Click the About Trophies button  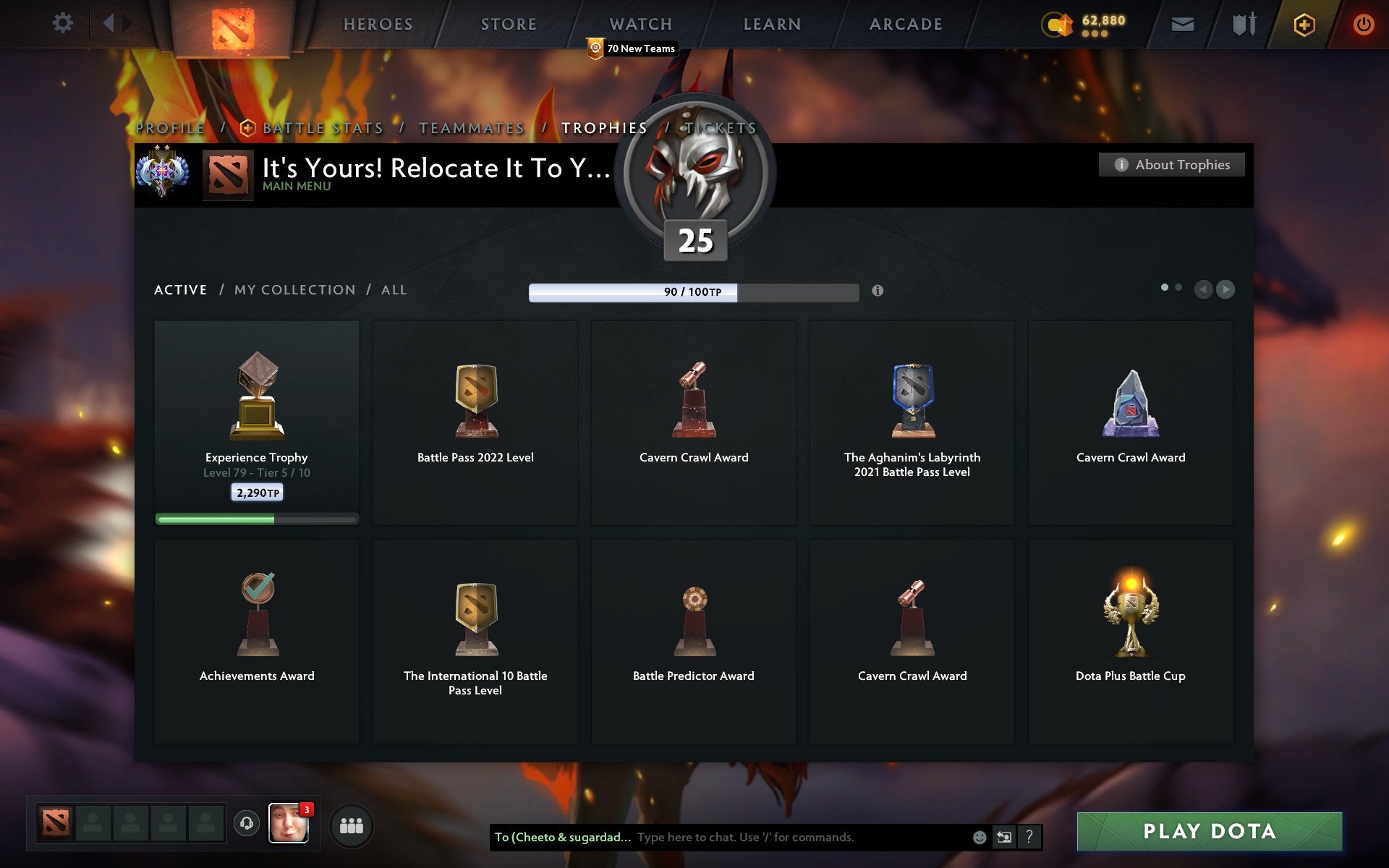[1171, 164]
